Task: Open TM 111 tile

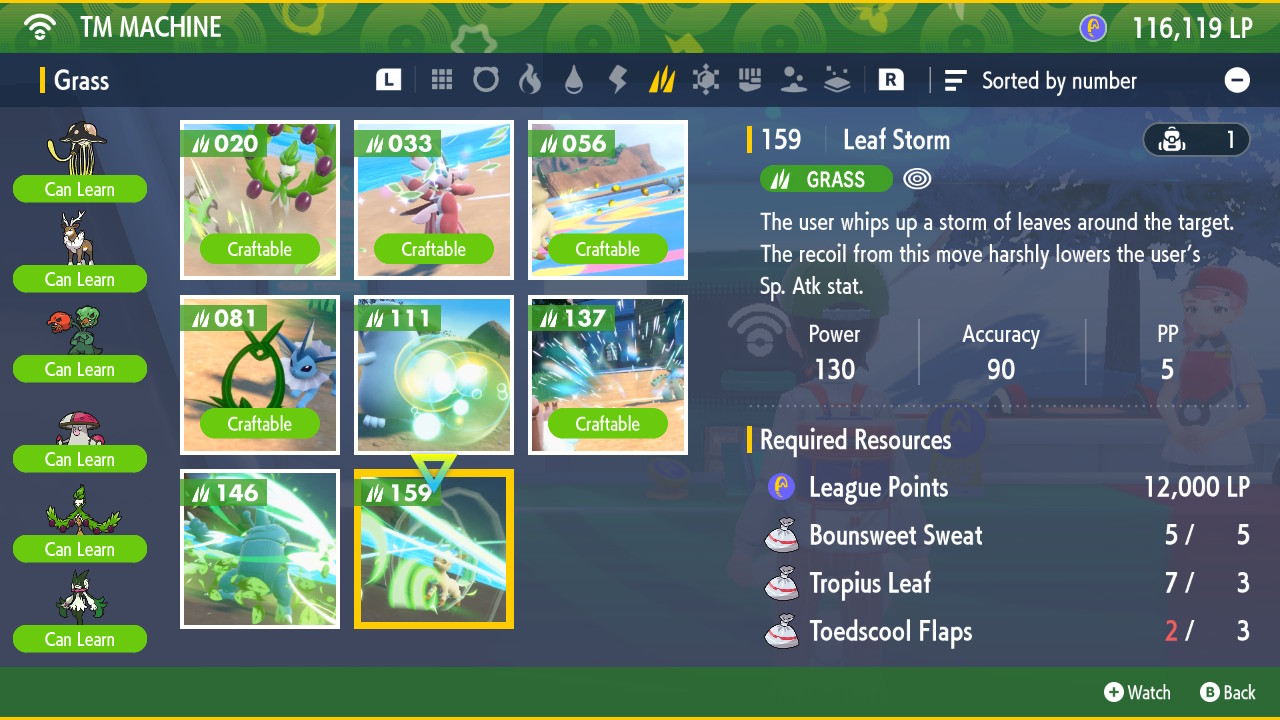Action: point(434,375)
